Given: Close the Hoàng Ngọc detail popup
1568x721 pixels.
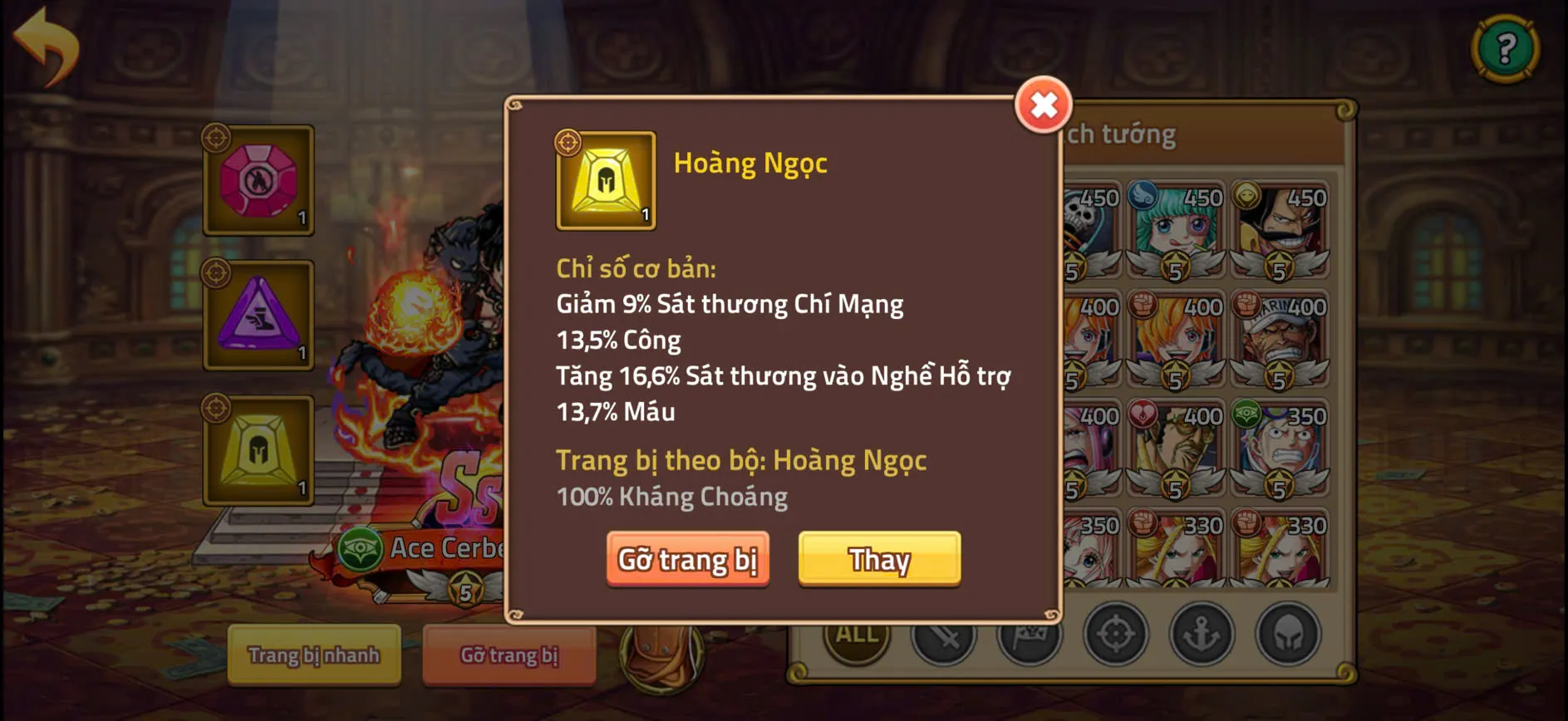Looking at the screenshot, I should coord(1044,105).
